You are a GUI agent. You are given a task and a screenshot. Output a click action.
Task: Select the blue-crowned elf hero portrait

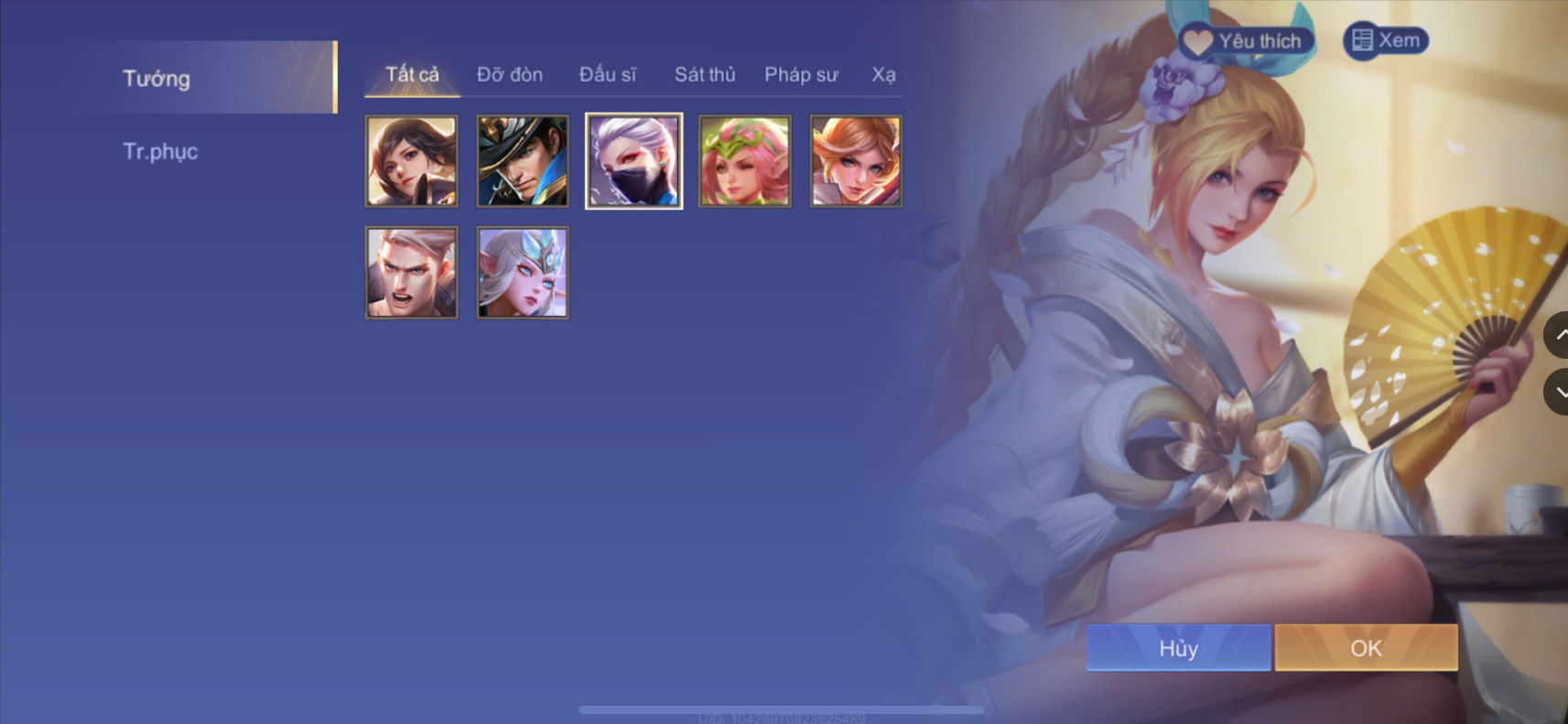coord(522,272)
